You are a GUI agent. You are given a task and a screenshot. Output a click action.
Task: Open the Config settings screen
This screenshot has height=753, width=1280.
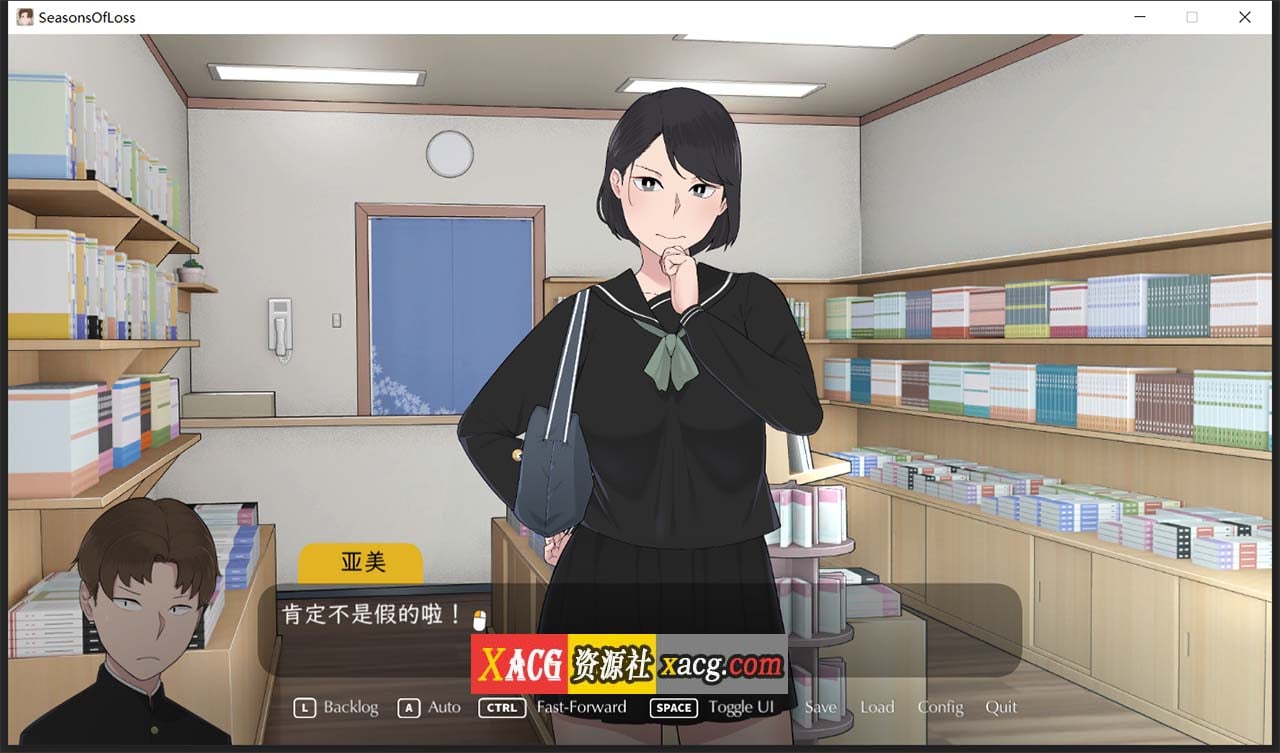click(x=940, y=707)
